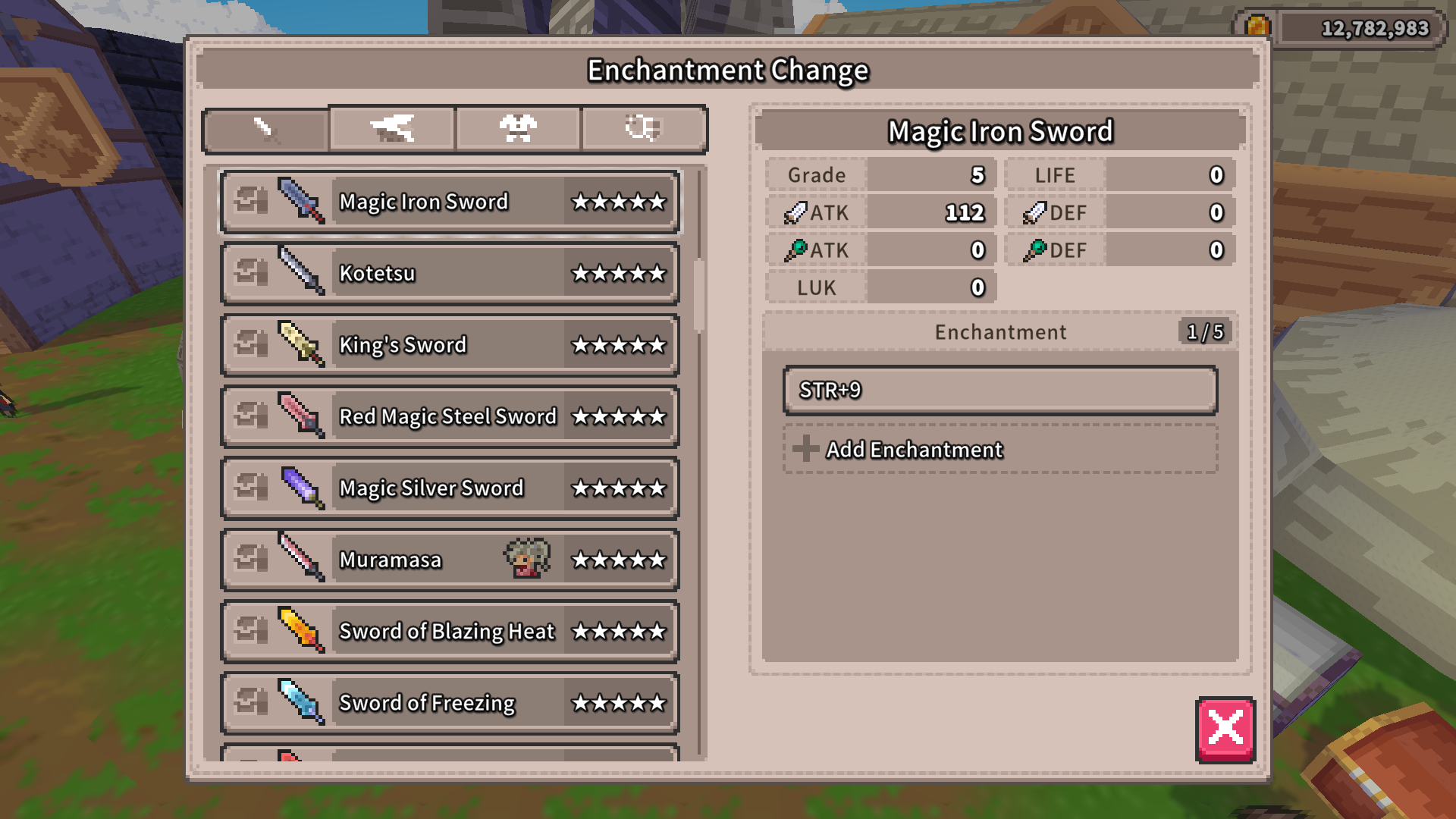Expand the STR+9 enchantment entry
The height and width of the screenshot is (819, 1456).
[999, 392]
